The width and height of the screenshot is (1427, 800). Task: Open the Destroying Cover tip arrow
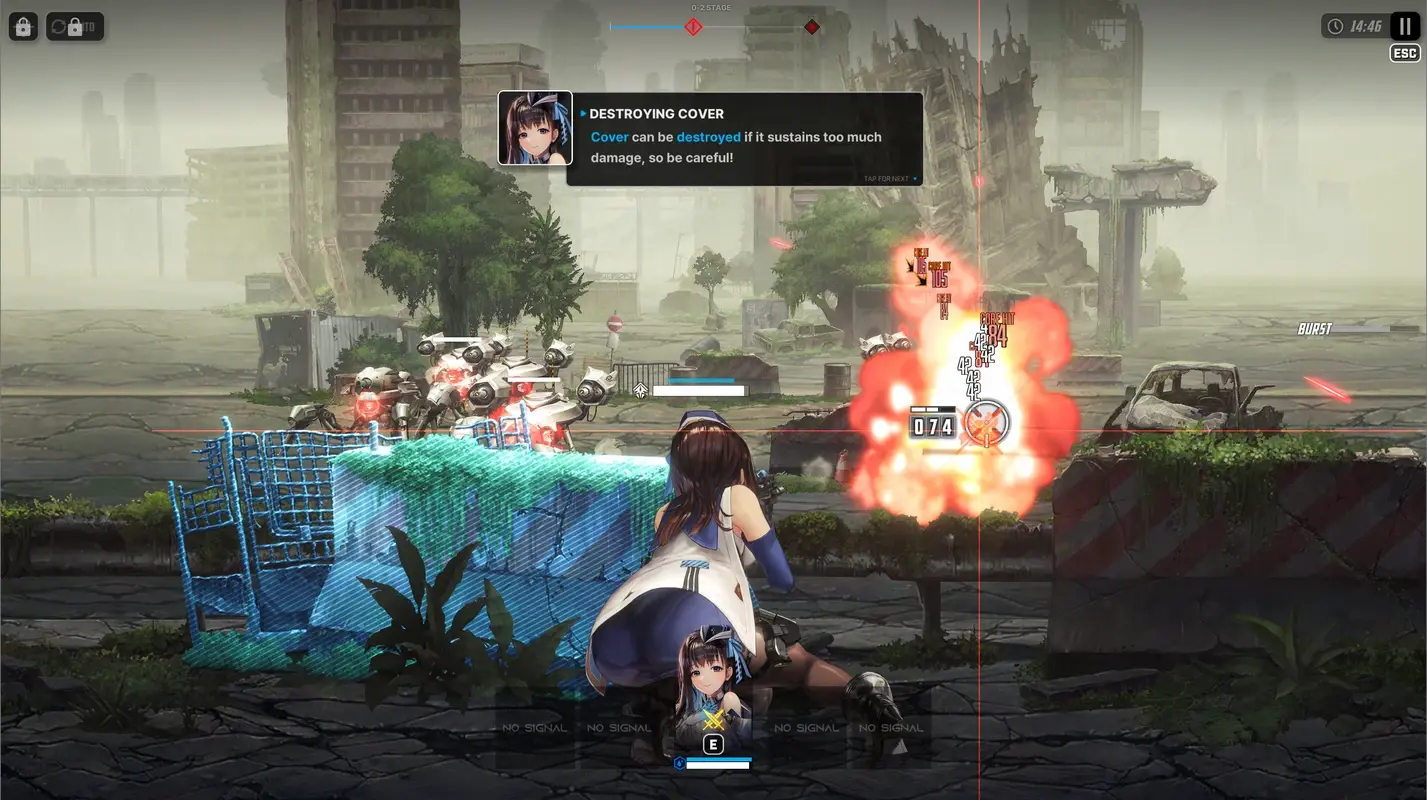point(583,113)
